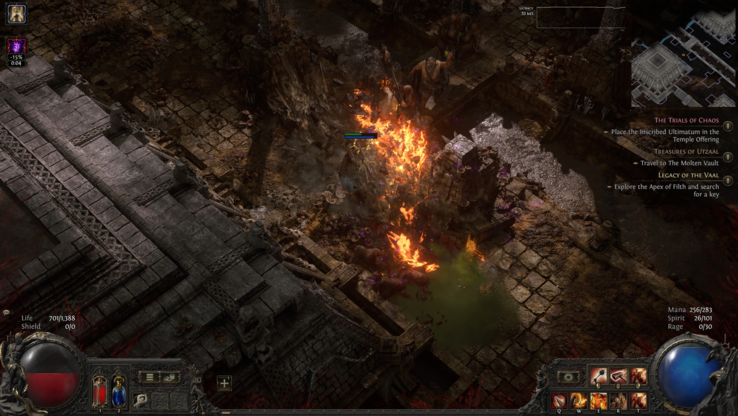Activate the Q skill slot
The height and width of the screenshot is (416, 738).
560,400
